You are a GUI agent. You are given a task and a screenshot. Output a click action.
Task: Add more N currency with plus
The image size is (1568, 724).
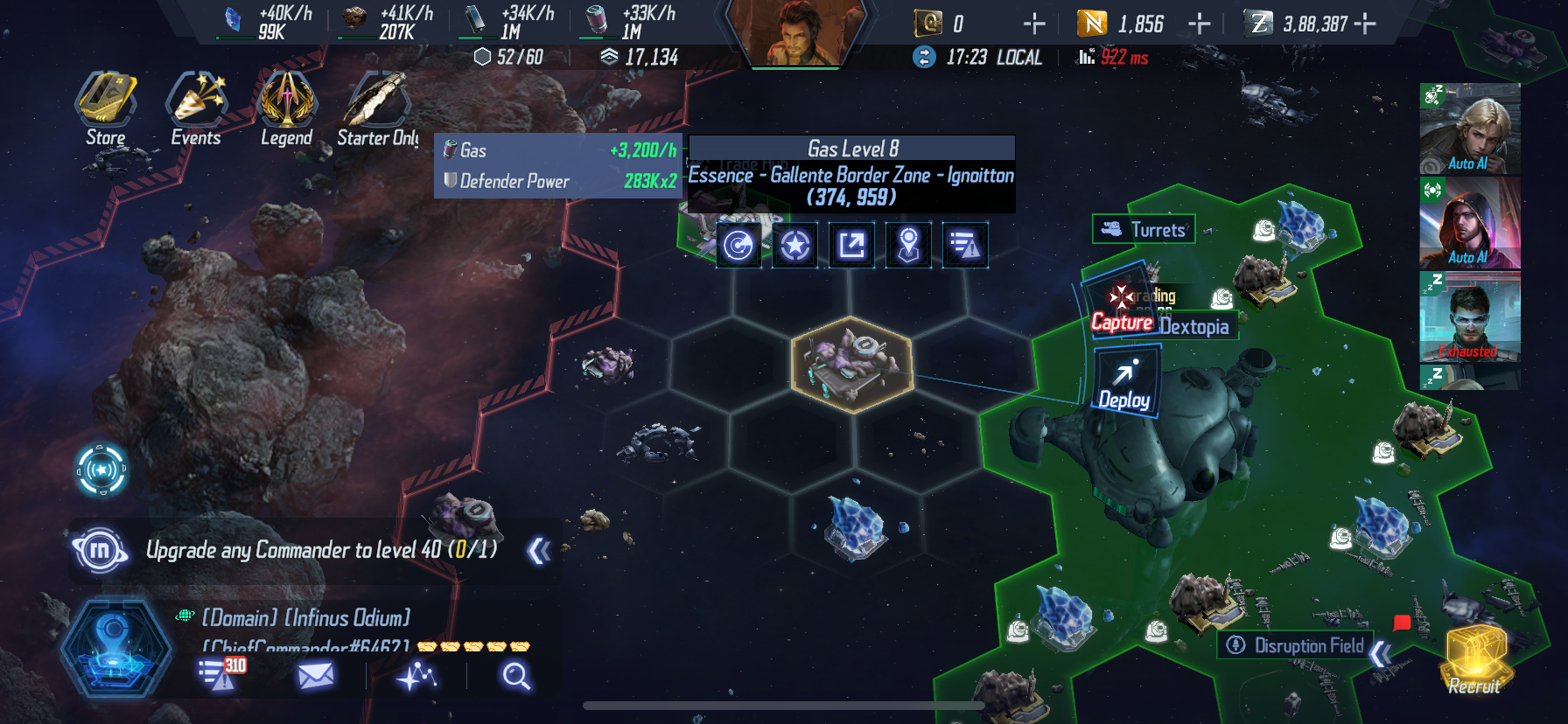pyautogui.click(x=1199, y=24)
